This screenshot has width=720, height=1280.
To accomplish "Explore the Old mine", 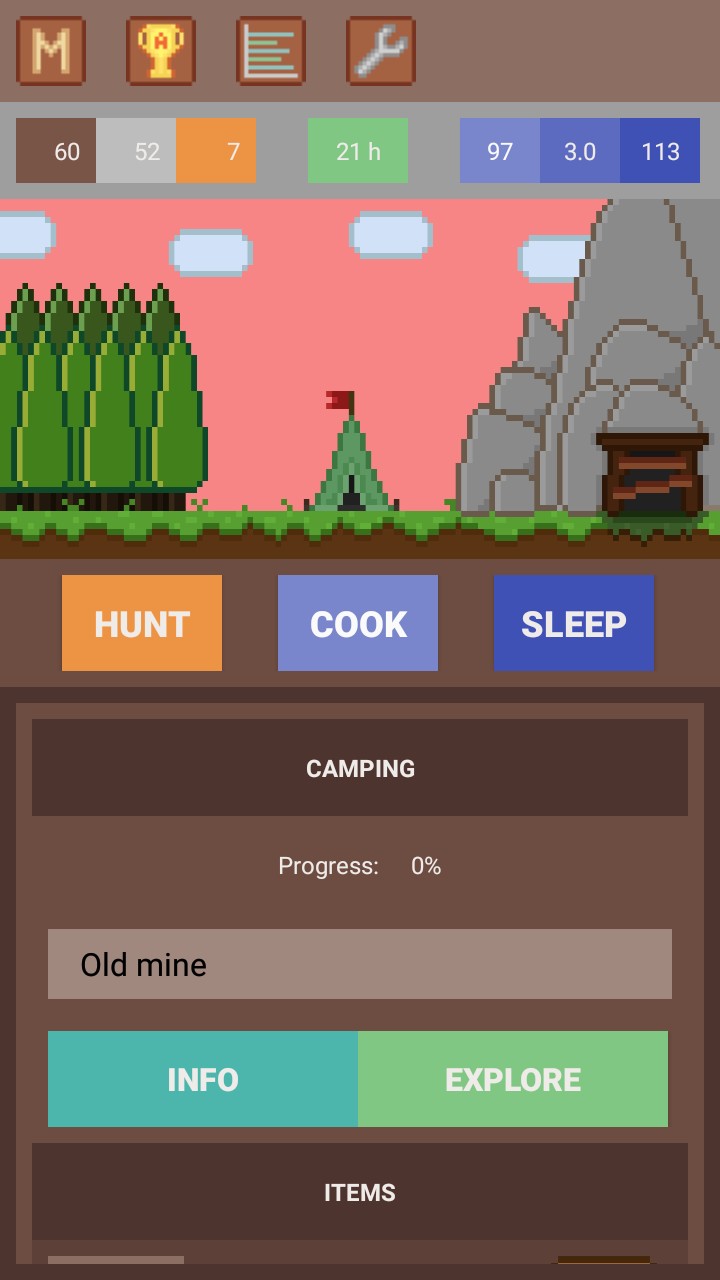I will tap(513, 1079).
